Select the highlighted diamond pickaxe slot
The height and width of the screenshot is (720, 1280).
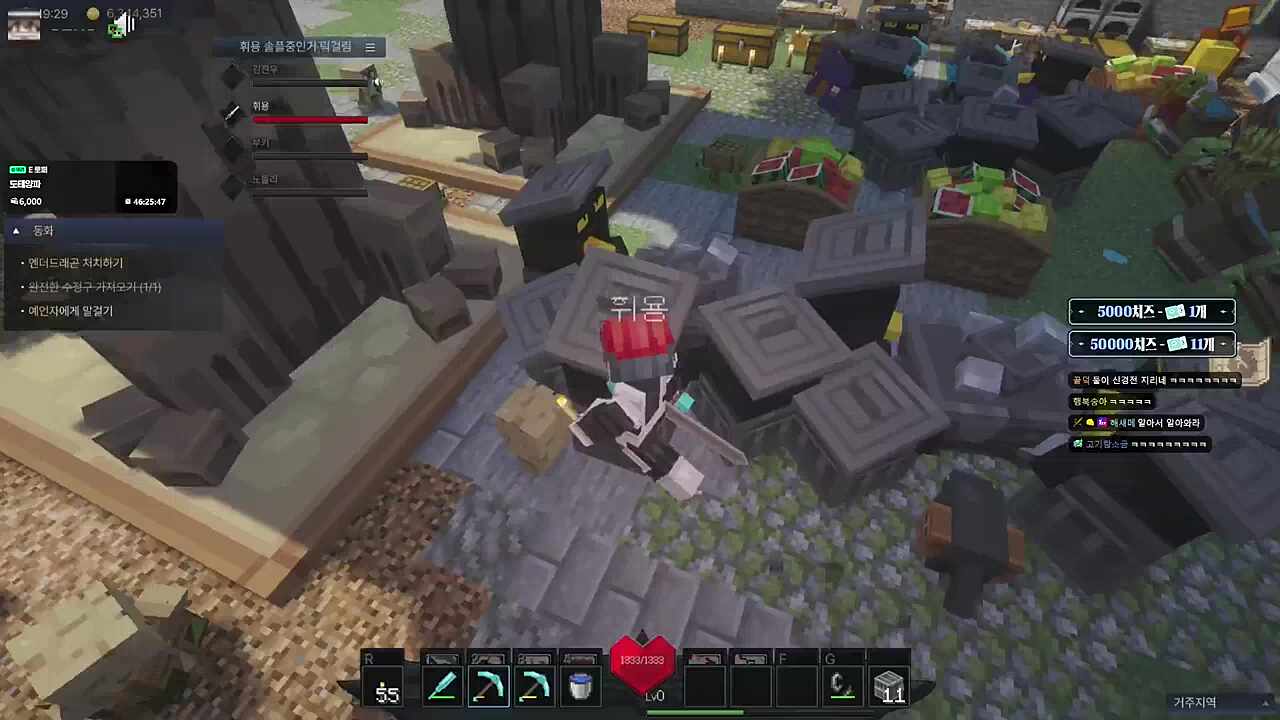pyautogui.click(x=488, y=687)
